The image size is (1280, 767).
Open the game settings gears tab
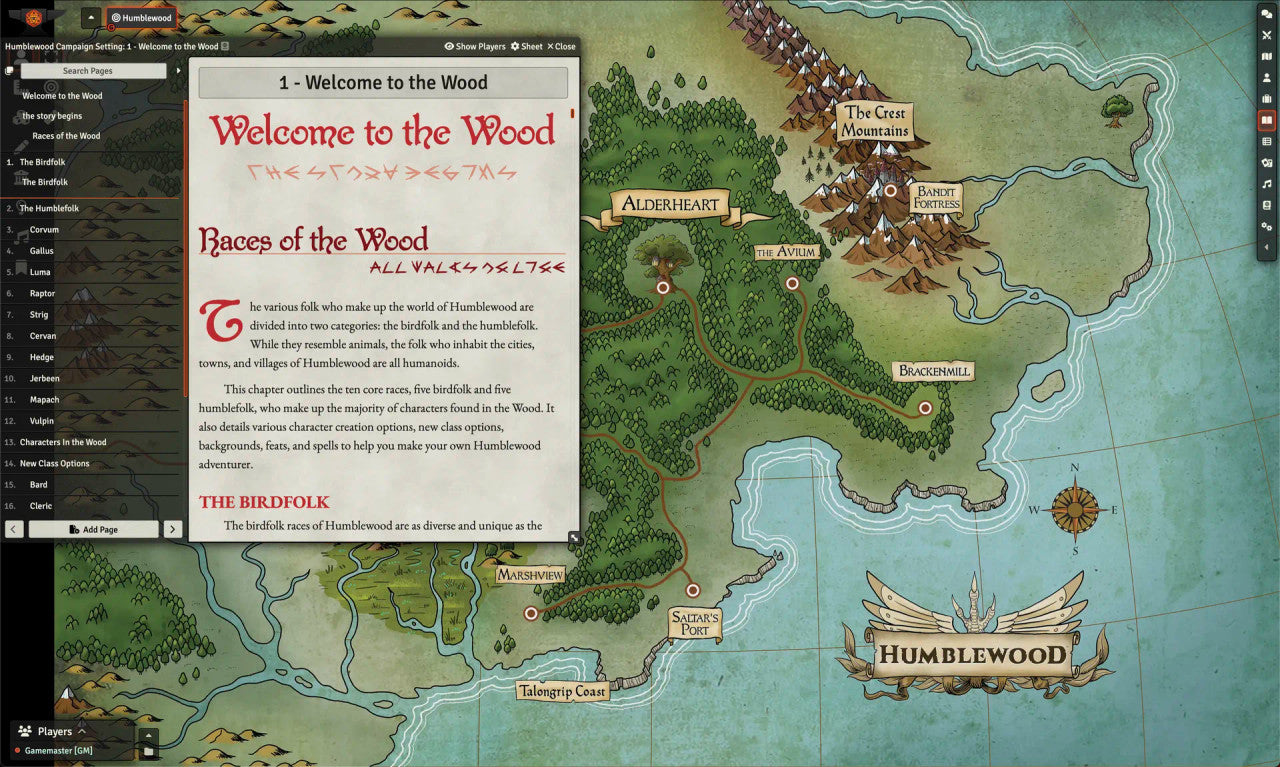[x=1267, y=227]
